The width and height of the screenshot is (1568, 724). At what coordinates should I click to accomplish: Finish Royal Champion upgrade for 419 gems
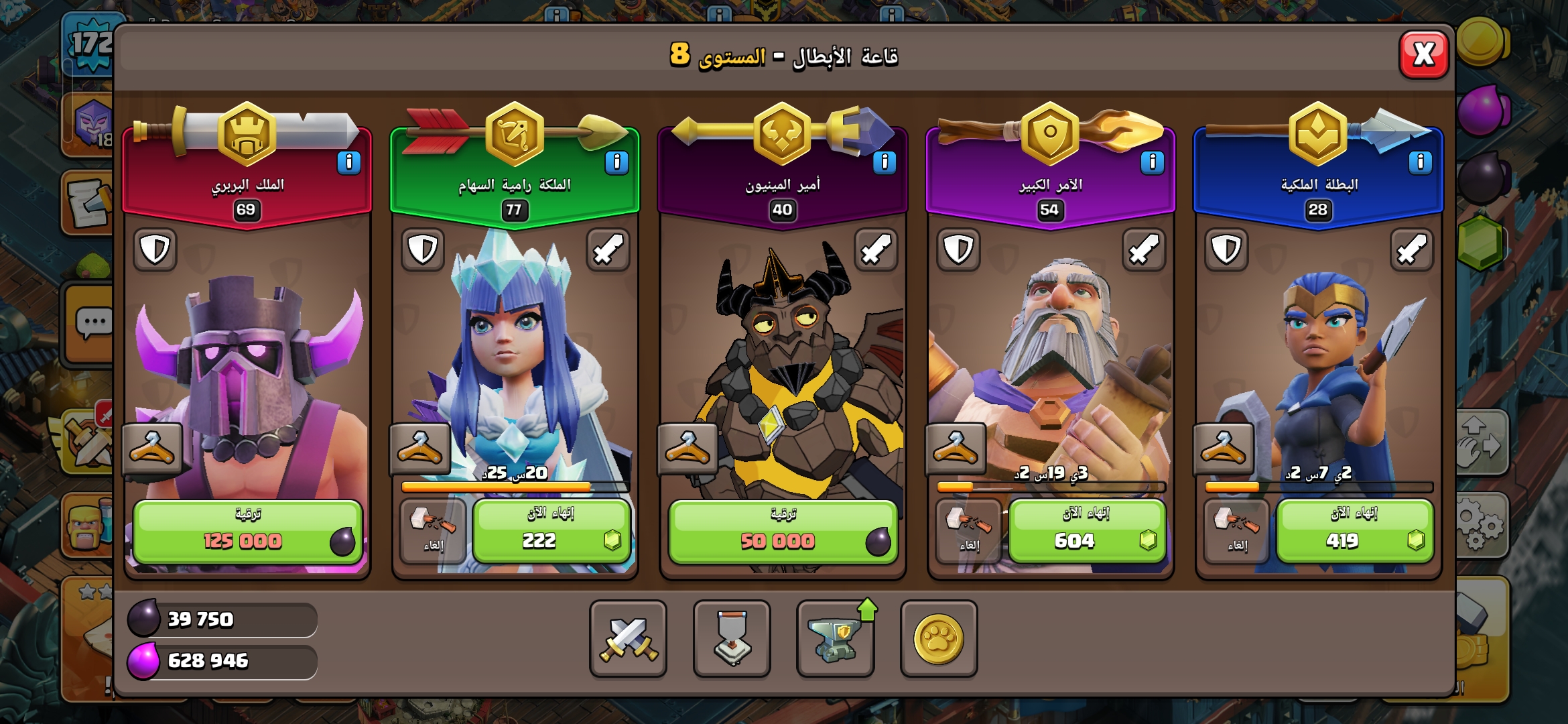click(1355, 532)
